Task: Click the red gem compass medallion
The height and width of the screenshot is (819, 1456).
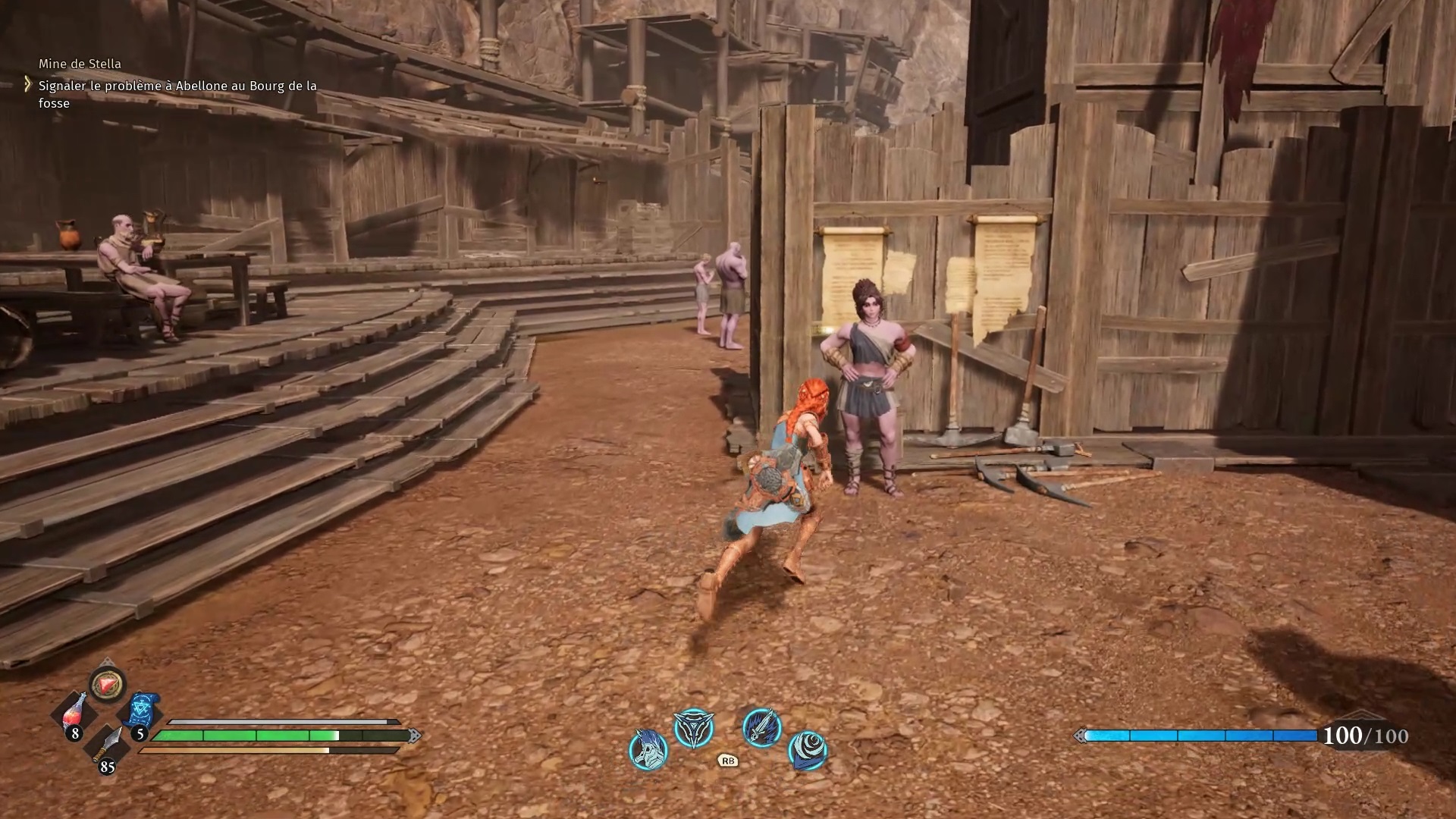Action: click(x=108, y=685)
